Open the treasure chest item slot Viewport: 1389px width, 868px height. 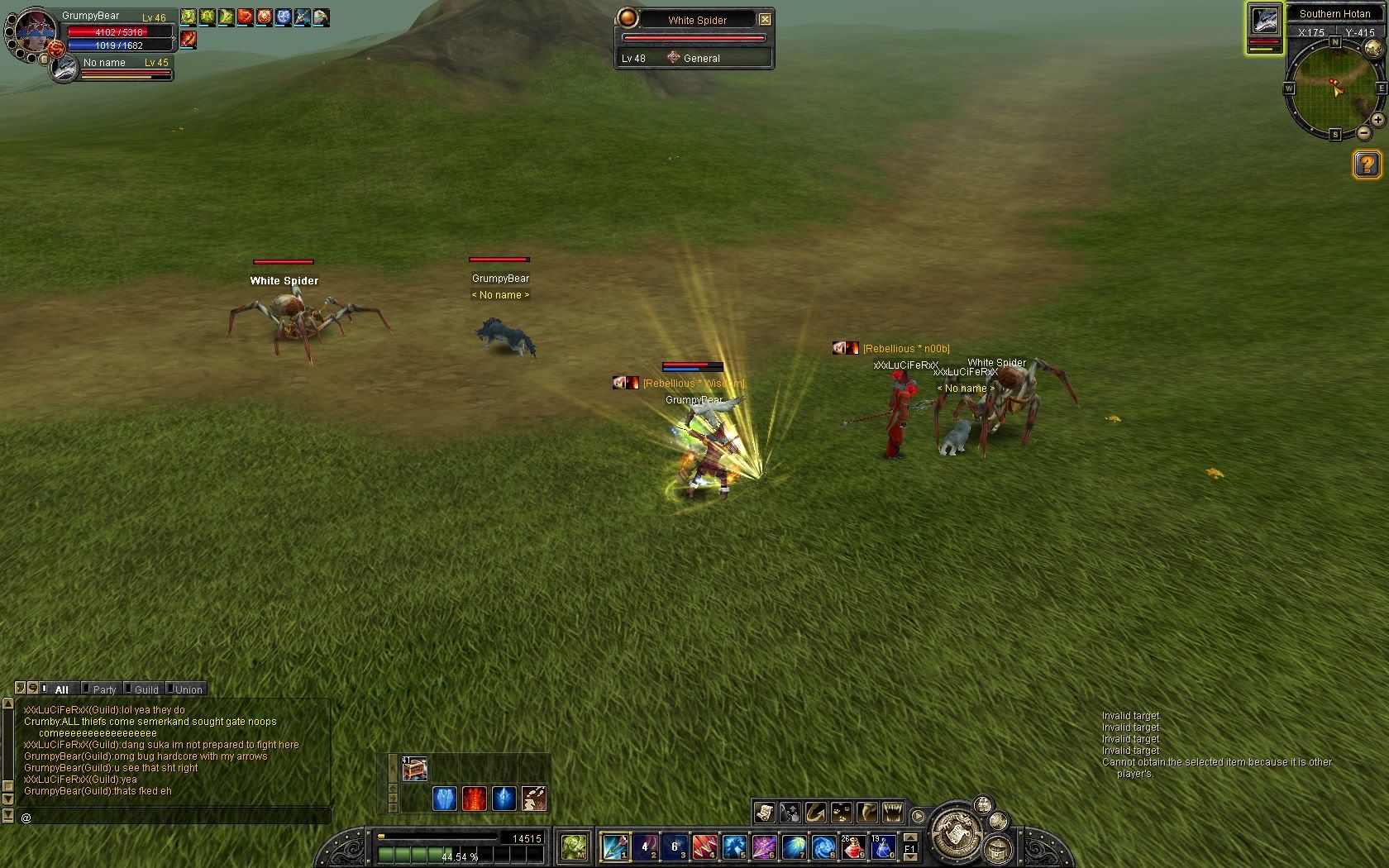point(414,769)
